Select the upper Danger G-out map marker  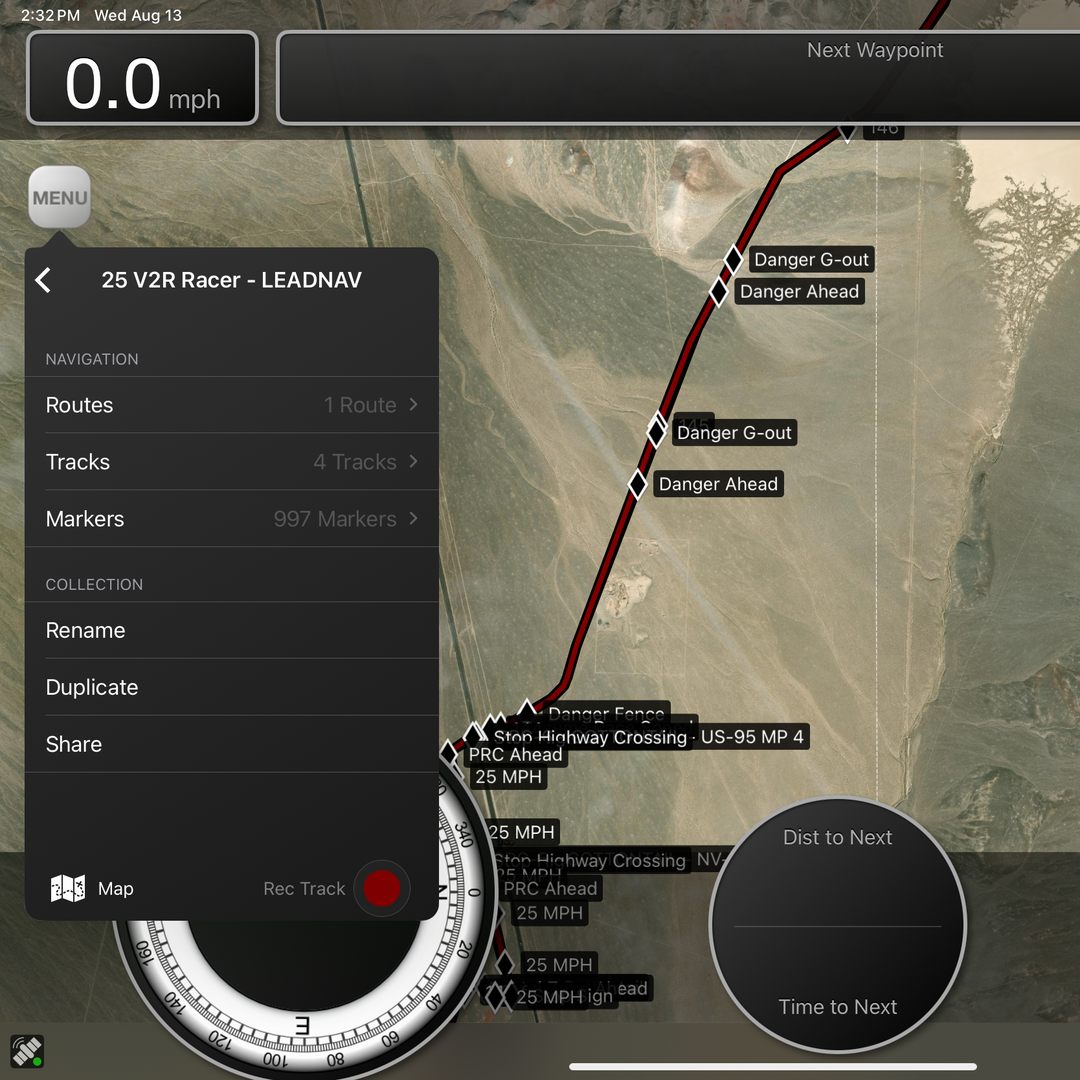(733, 260)
